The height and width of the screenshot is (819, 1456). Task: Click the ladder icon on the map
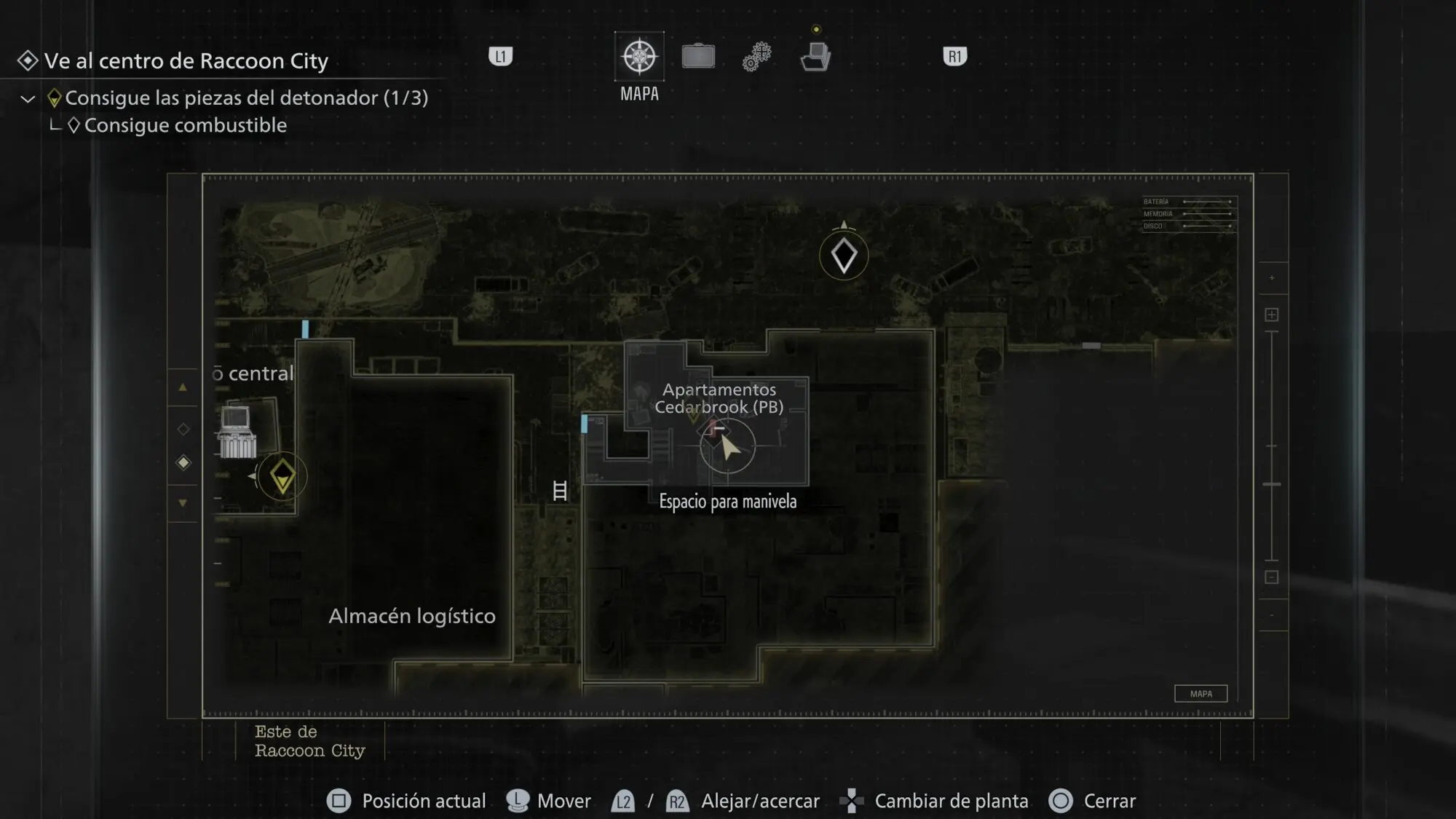click(560, 491)
